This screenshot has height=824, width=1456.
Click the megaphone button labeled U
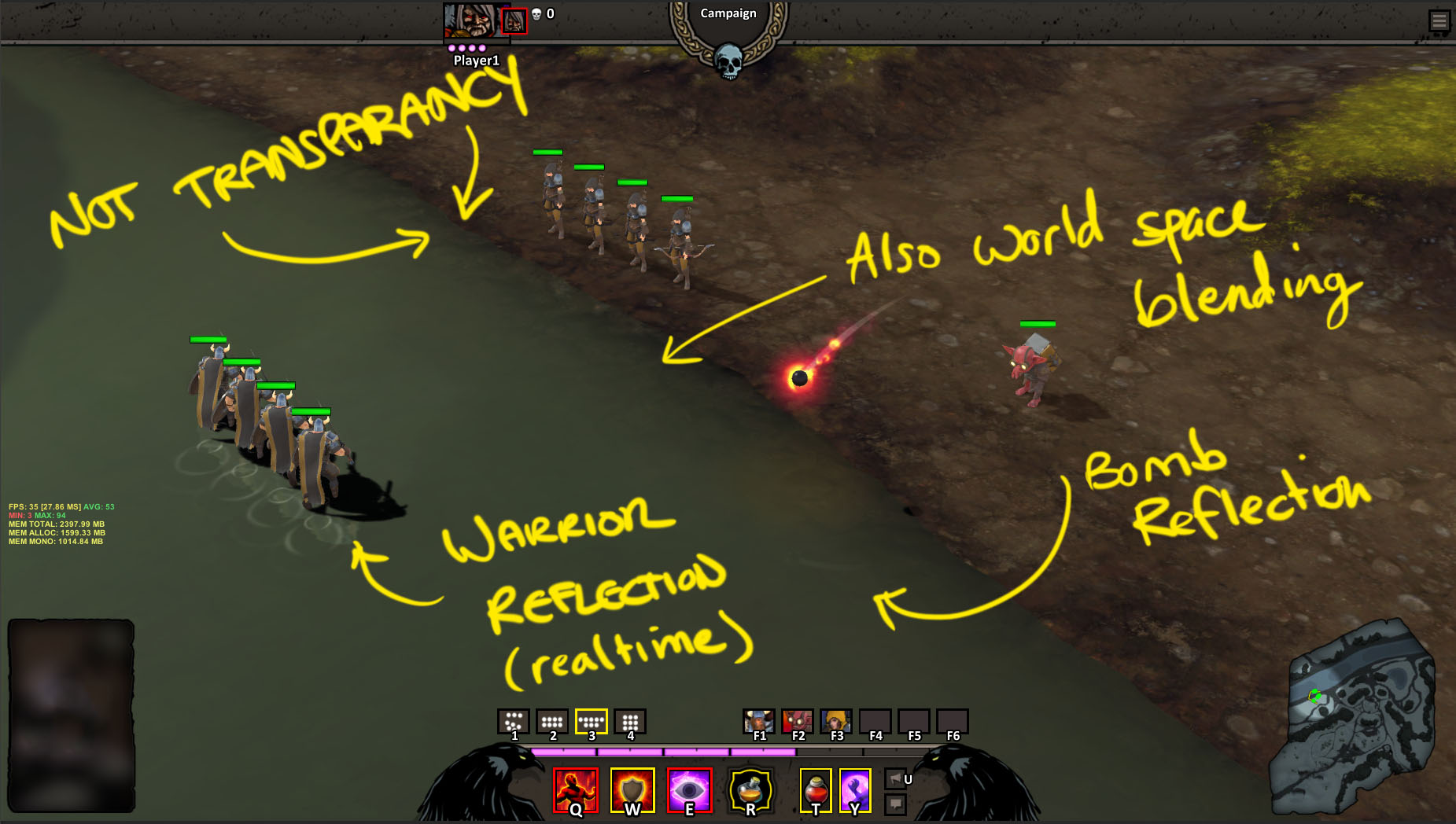(x=896, y=778)
